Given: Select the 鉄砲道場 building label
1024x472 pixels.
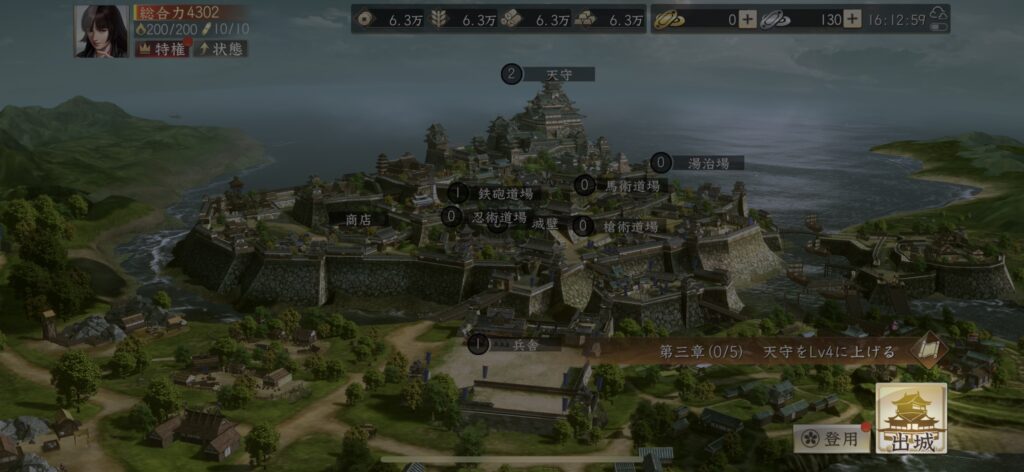Looking at the screenshot, I should pos(505,193).
